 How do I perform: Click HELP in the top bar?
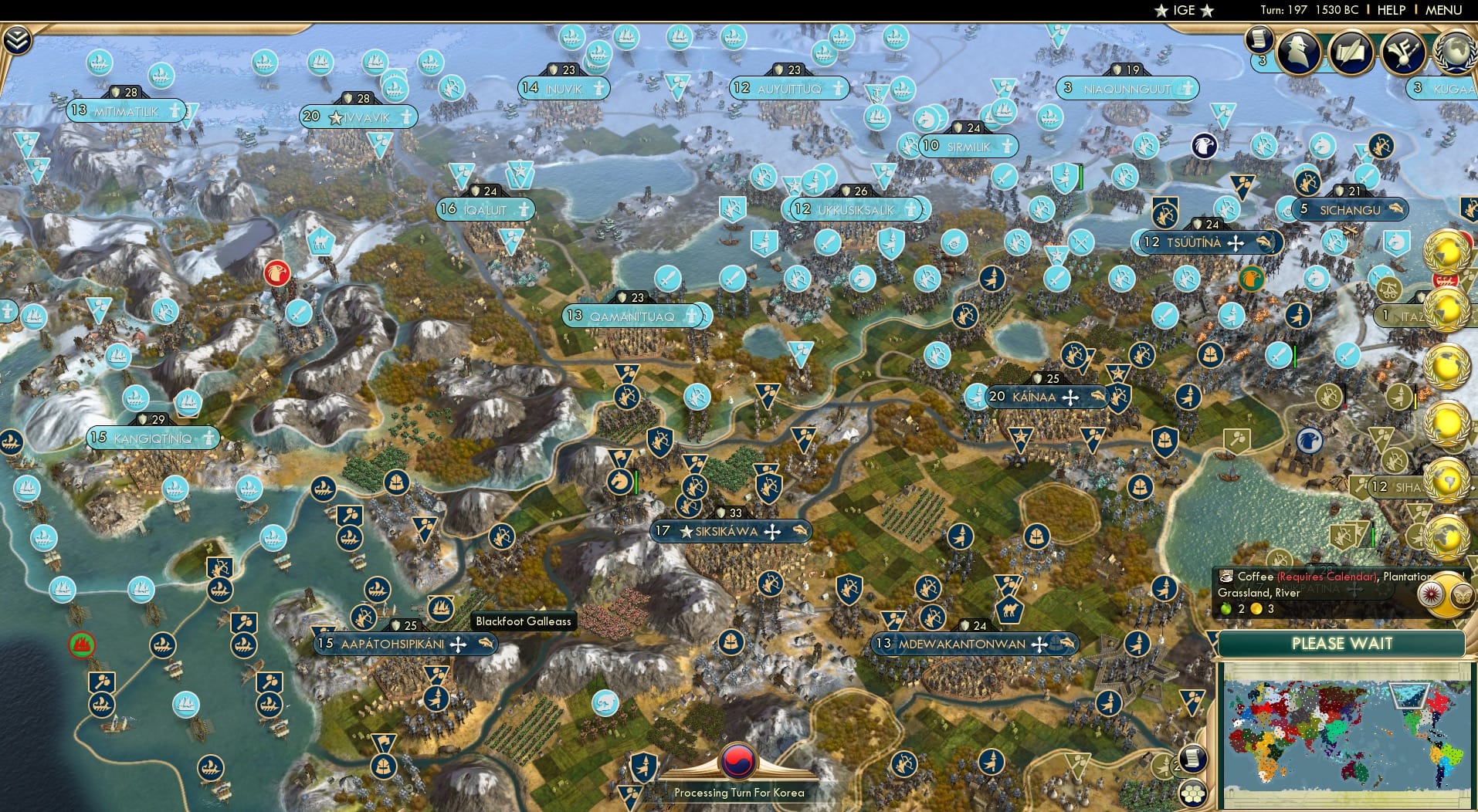point(1390,10)
